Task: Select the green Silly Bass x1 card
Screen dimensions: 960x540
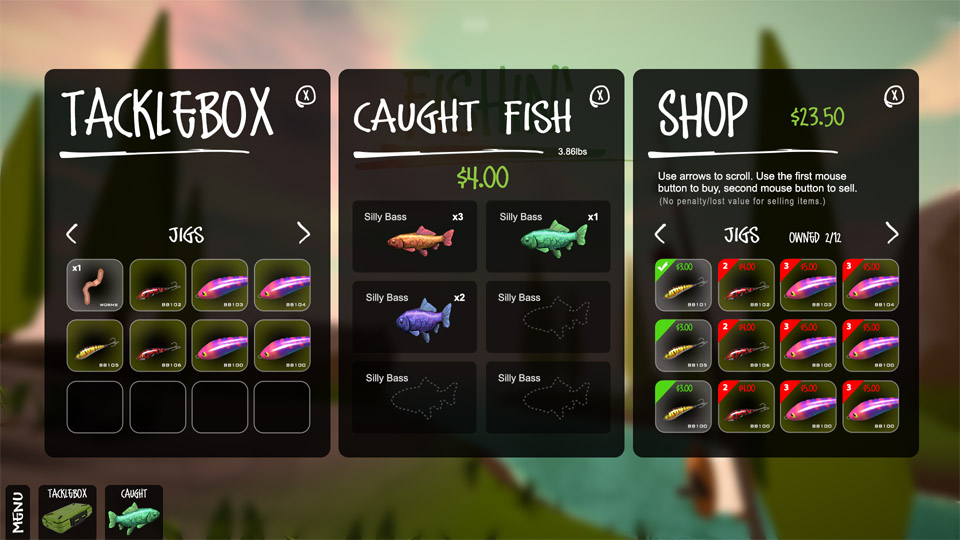Action: (x=548, y=236)
